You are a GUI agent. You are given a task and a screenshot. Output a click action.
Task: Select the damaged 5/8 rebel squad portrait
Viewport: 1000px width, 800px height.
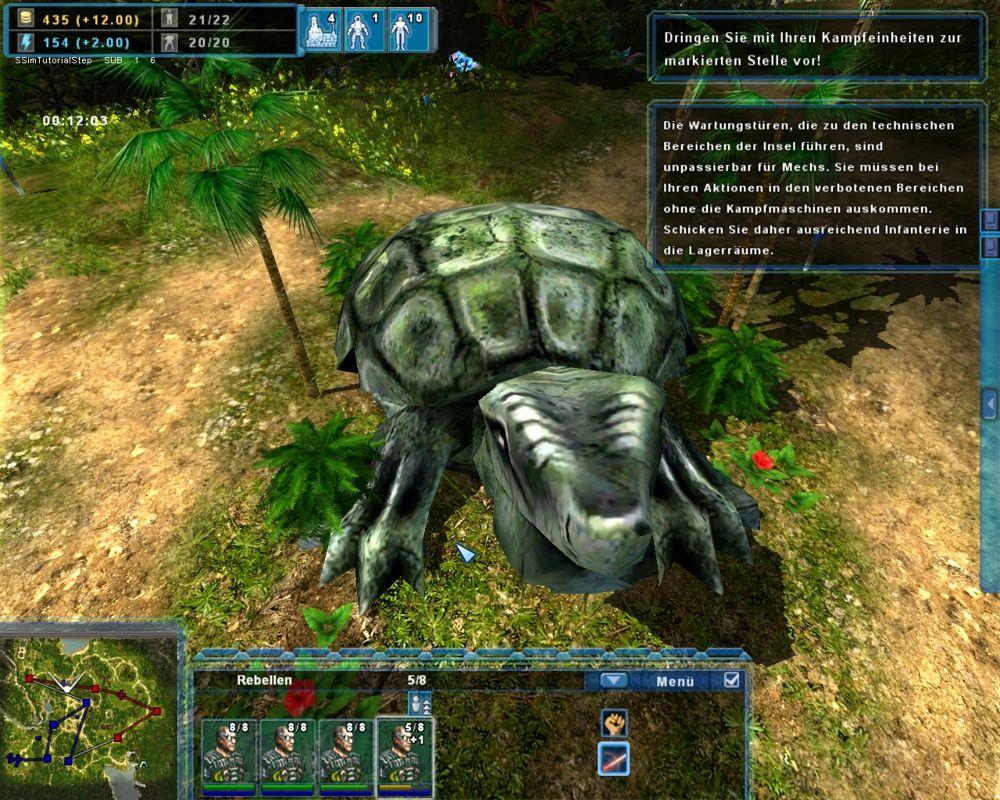[x=405, y=755]
